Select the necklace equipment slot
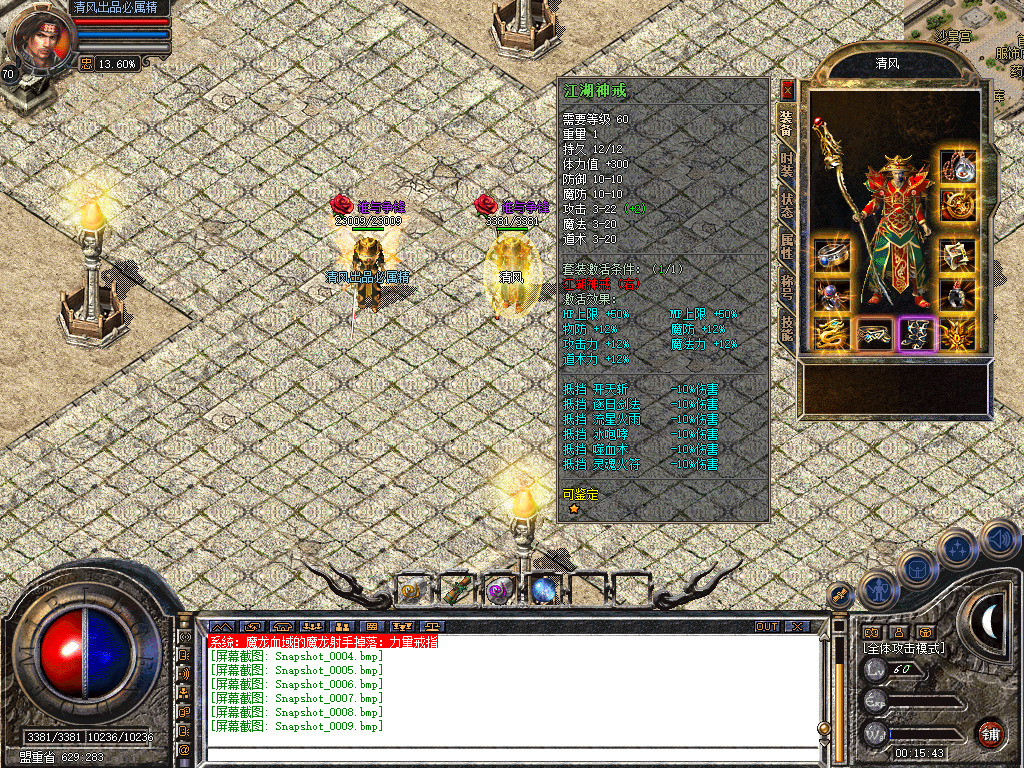 click(x=957, y=166)
